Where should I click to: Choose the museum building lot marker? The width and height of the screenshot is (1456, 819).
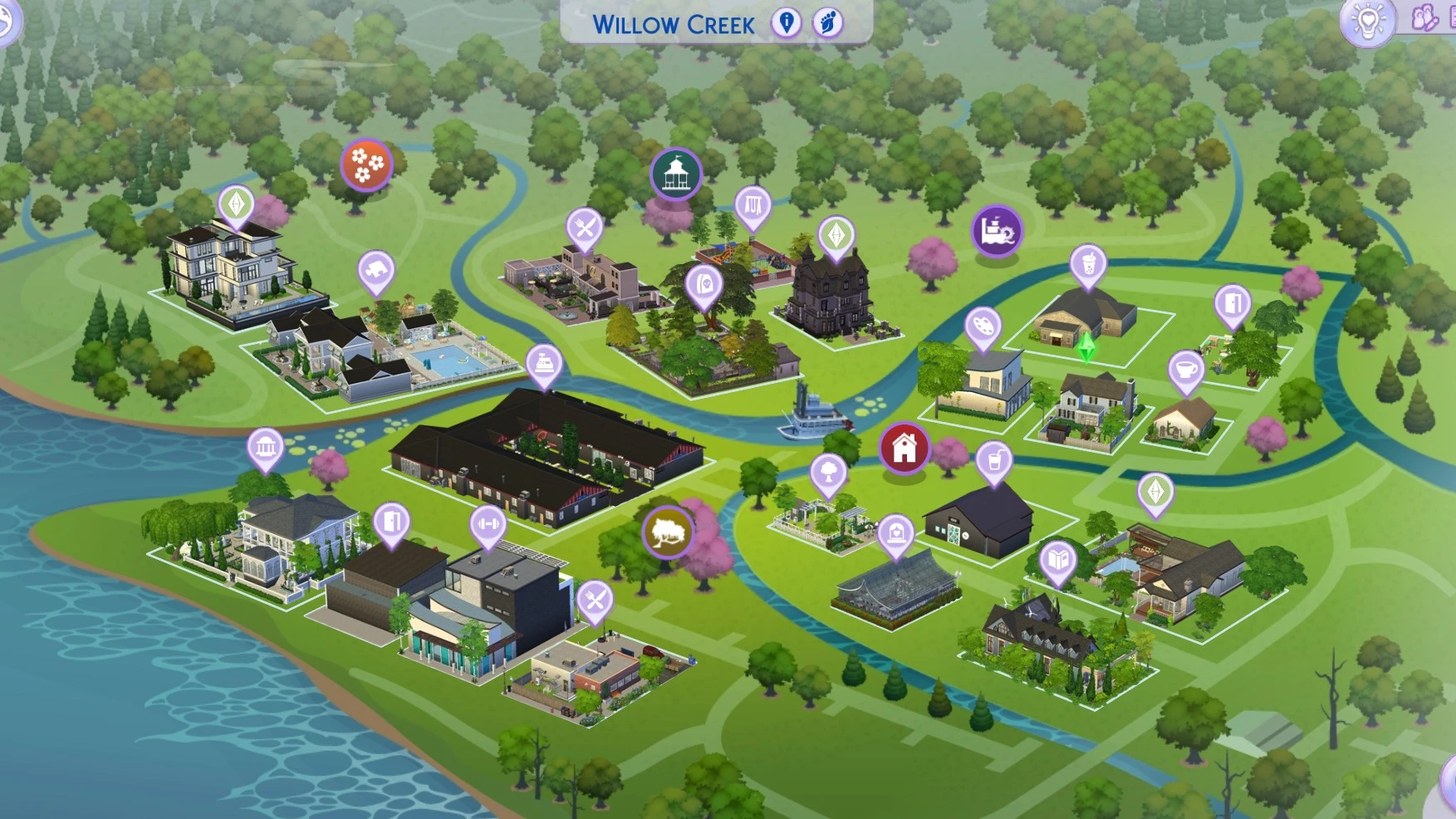(266, 448)
